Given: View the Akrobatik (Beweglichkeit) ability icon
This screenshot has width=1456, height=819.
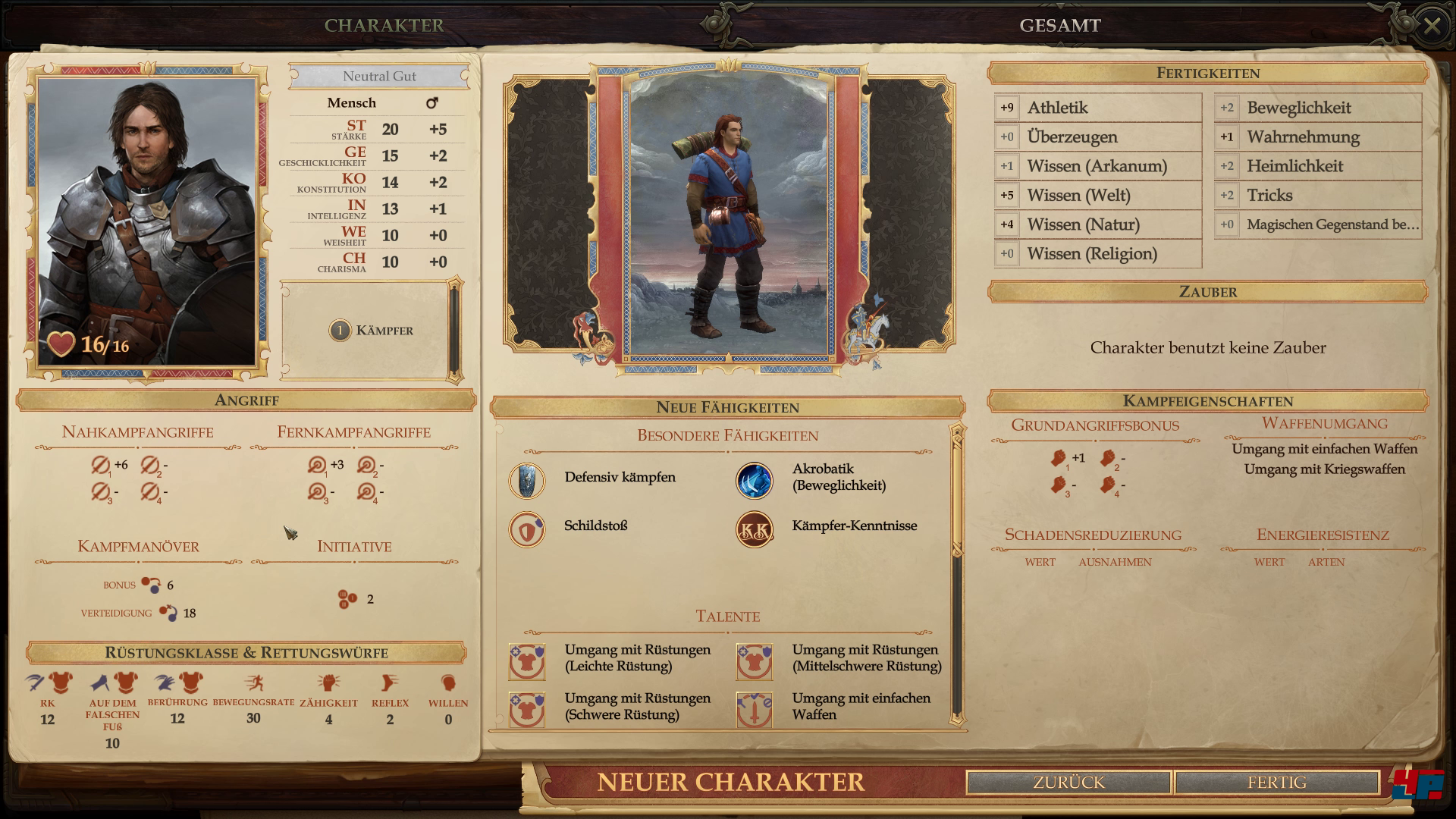Looking at the screenshot, I should click(x=754, y=481).
